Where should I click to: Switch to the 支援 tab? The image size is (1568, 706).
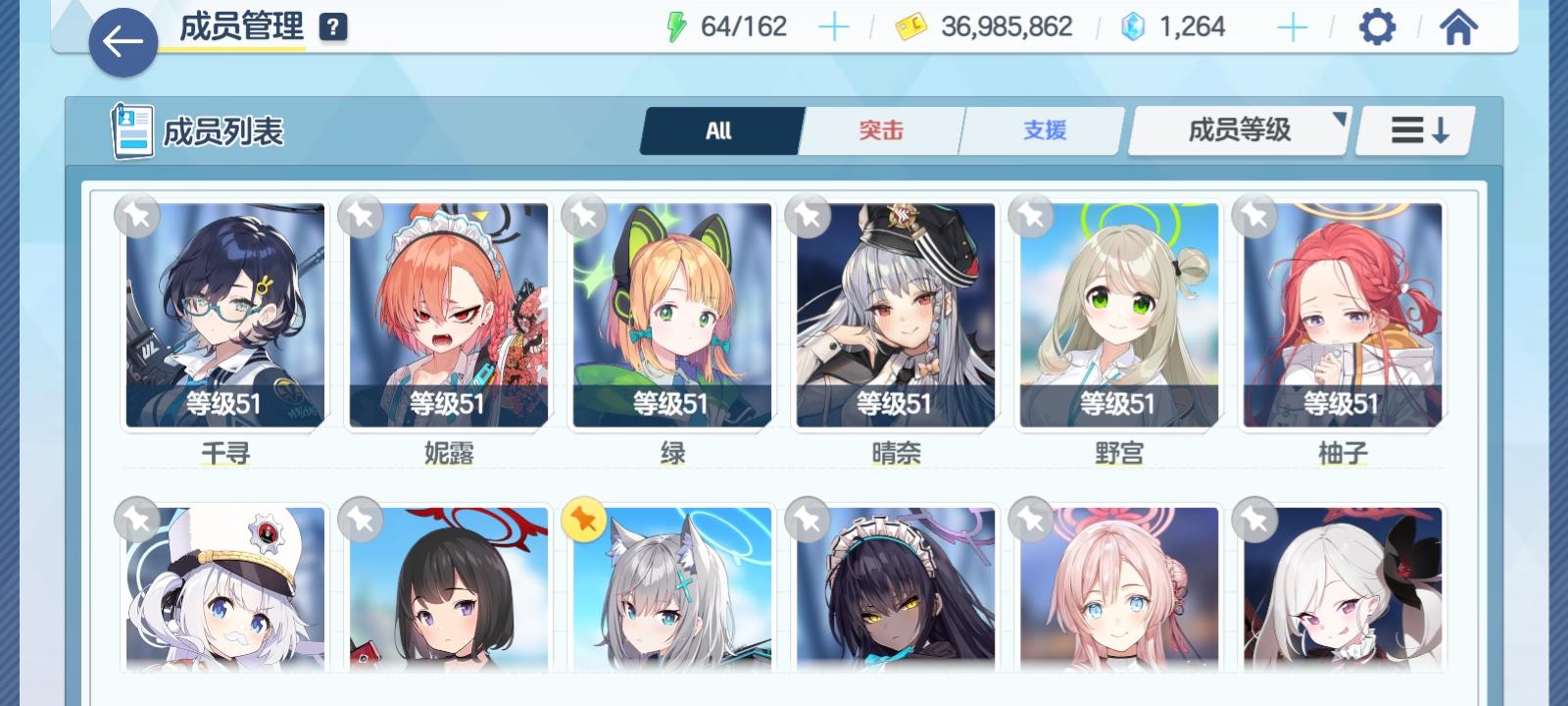[x=1040, y=129]
